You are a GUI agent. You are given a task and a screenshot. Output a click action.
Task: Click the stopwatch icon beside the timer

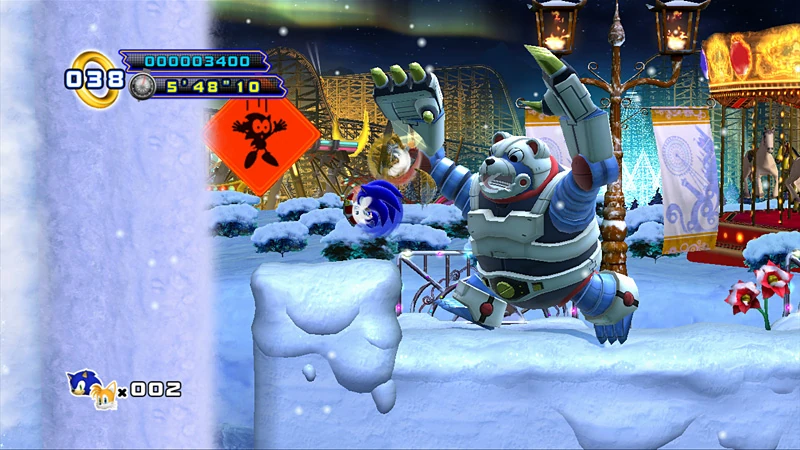[142, 86]
